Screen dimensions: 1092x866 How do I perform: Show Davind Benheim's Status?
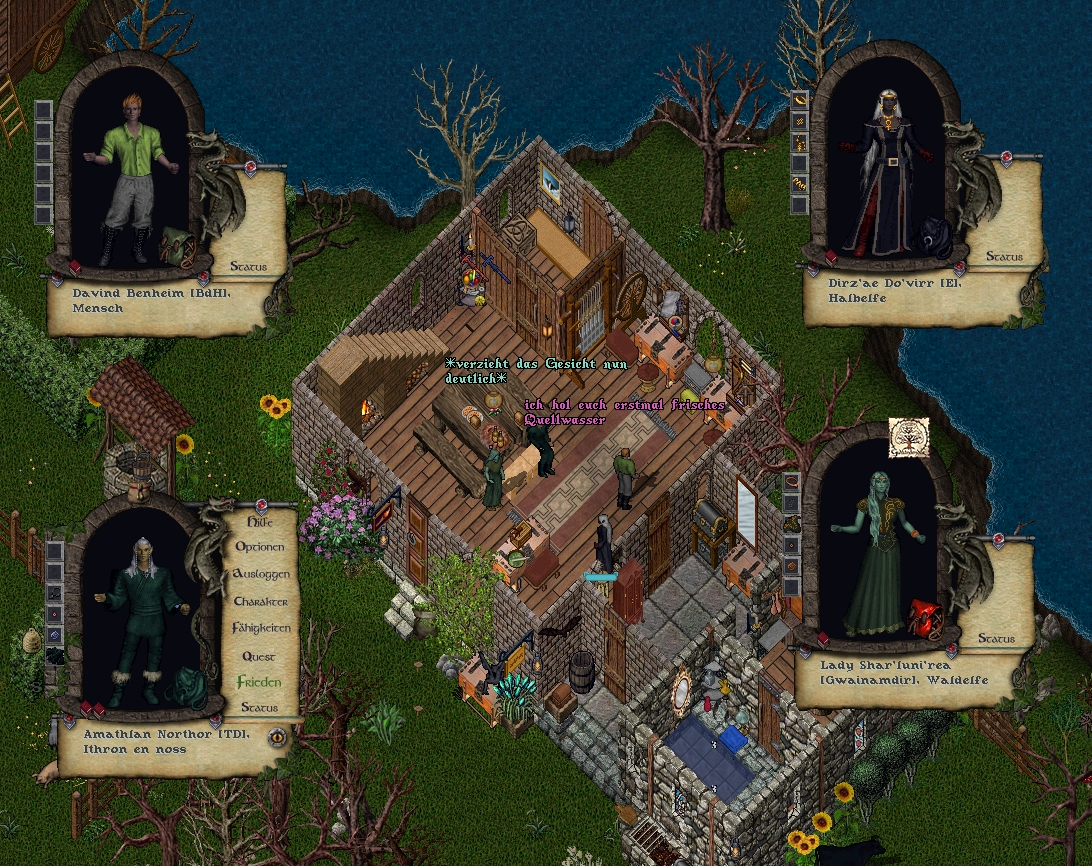[x=248, y=266]
